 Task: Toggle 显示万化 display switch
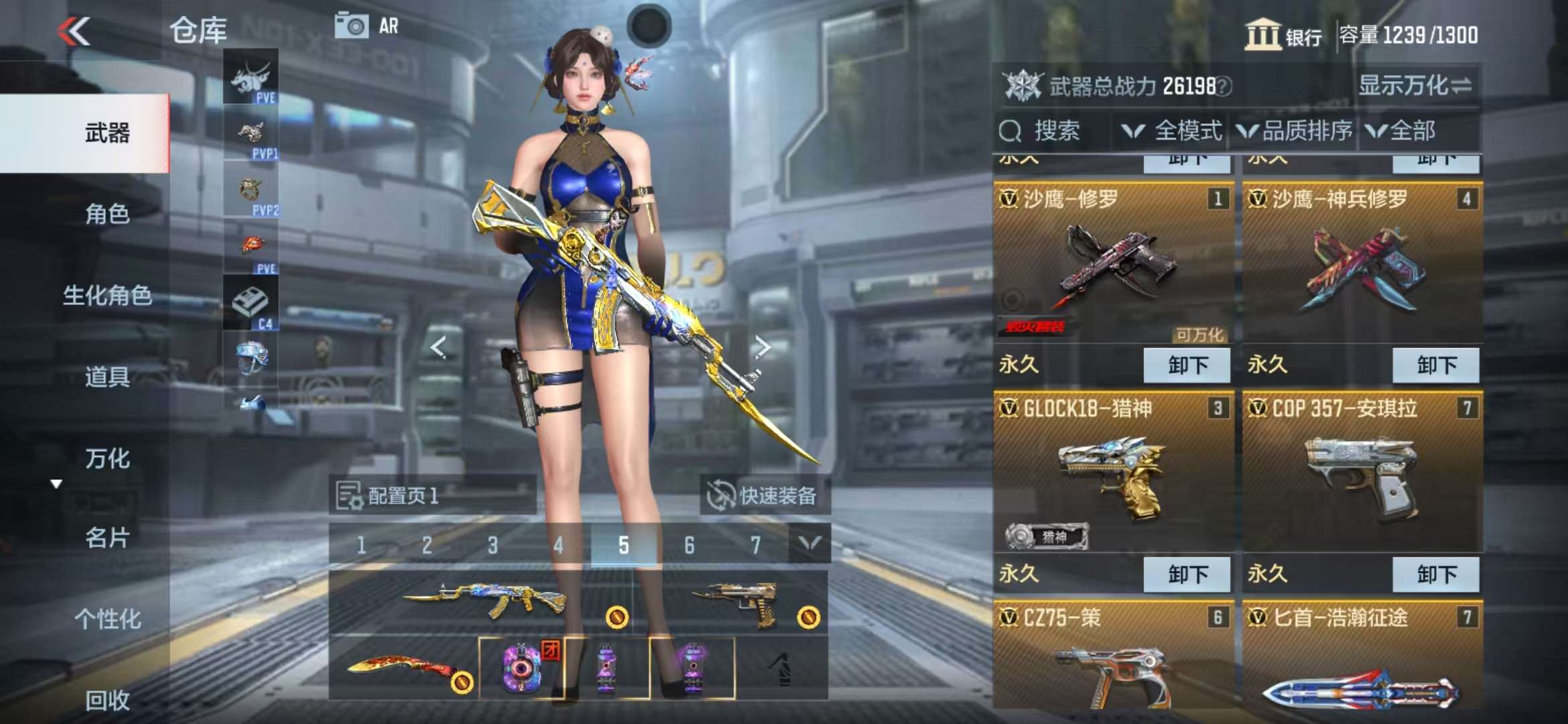[x=1415, y=86]
